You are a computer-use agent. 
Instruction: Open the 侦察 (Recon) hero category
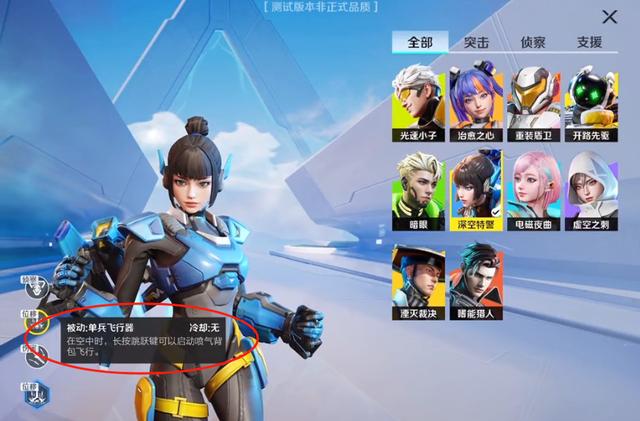533,42
